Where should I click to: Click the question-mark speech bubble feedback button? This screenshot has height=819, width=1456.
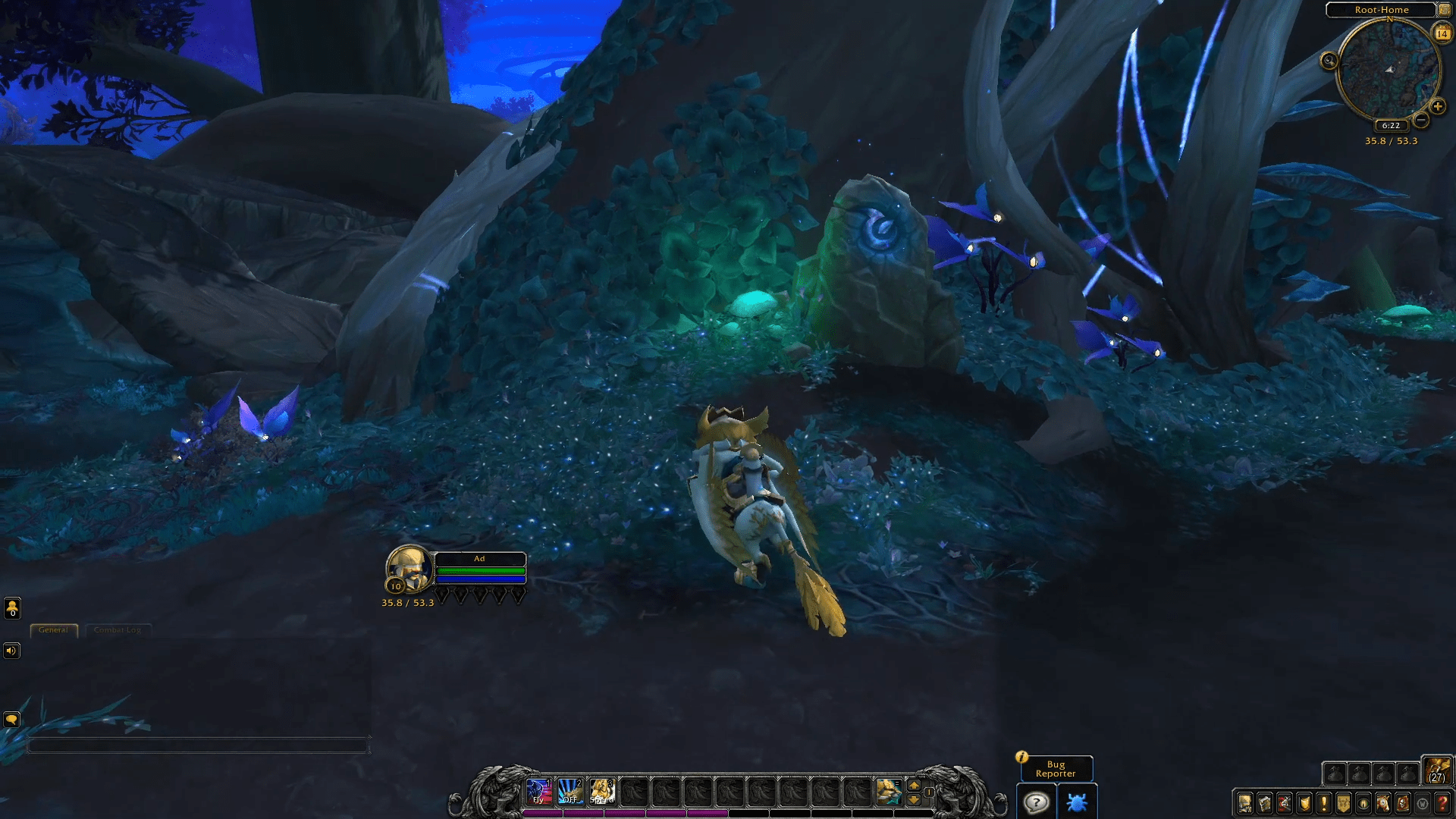click(x=1036, y=802)
